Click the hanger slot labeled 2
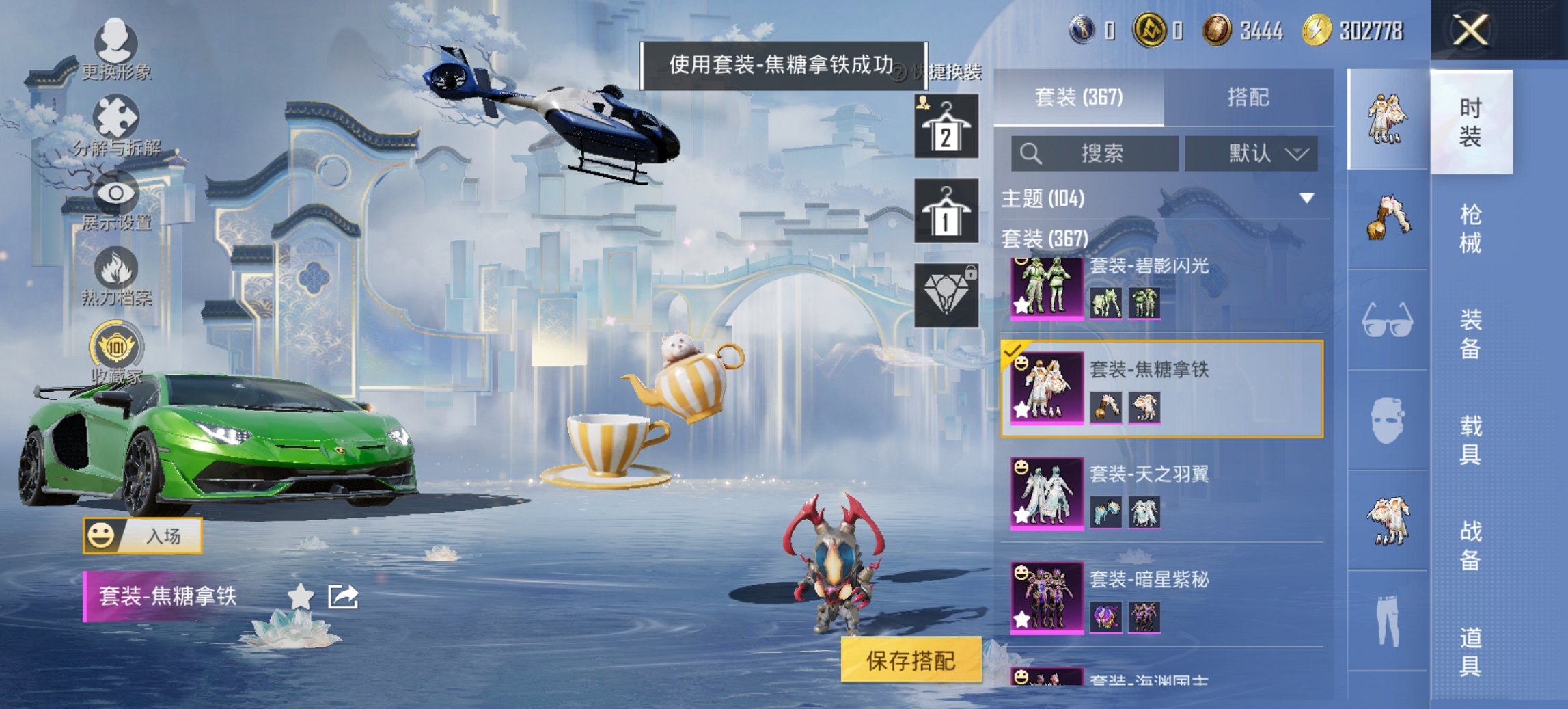 (948, 126)
